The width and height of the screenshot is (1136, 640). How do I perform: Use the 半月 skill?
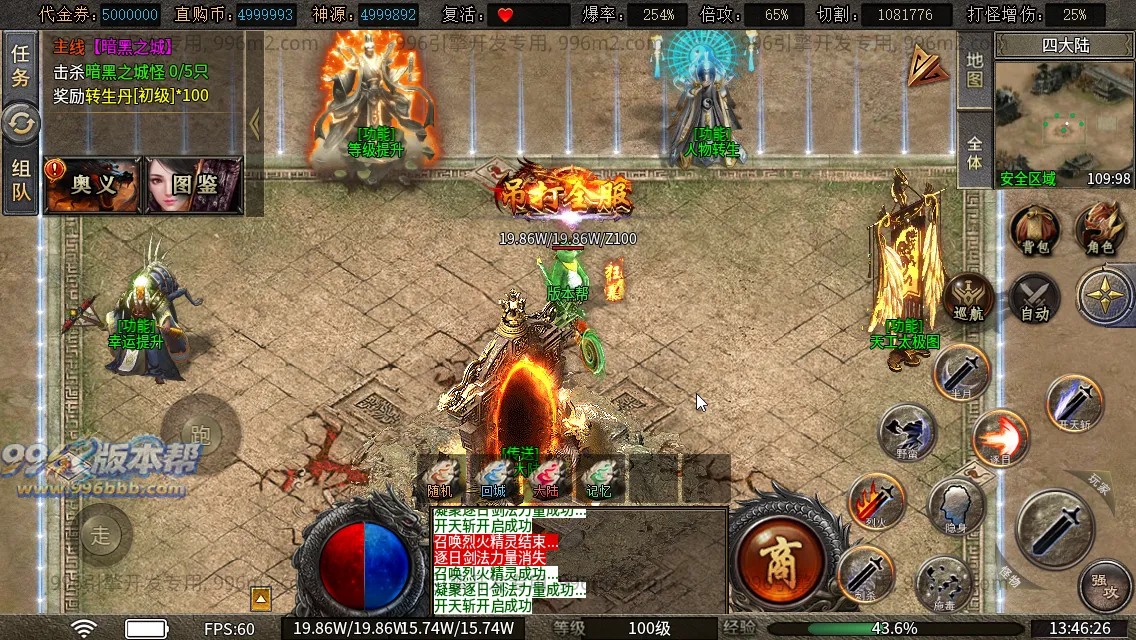pos(962,373)
